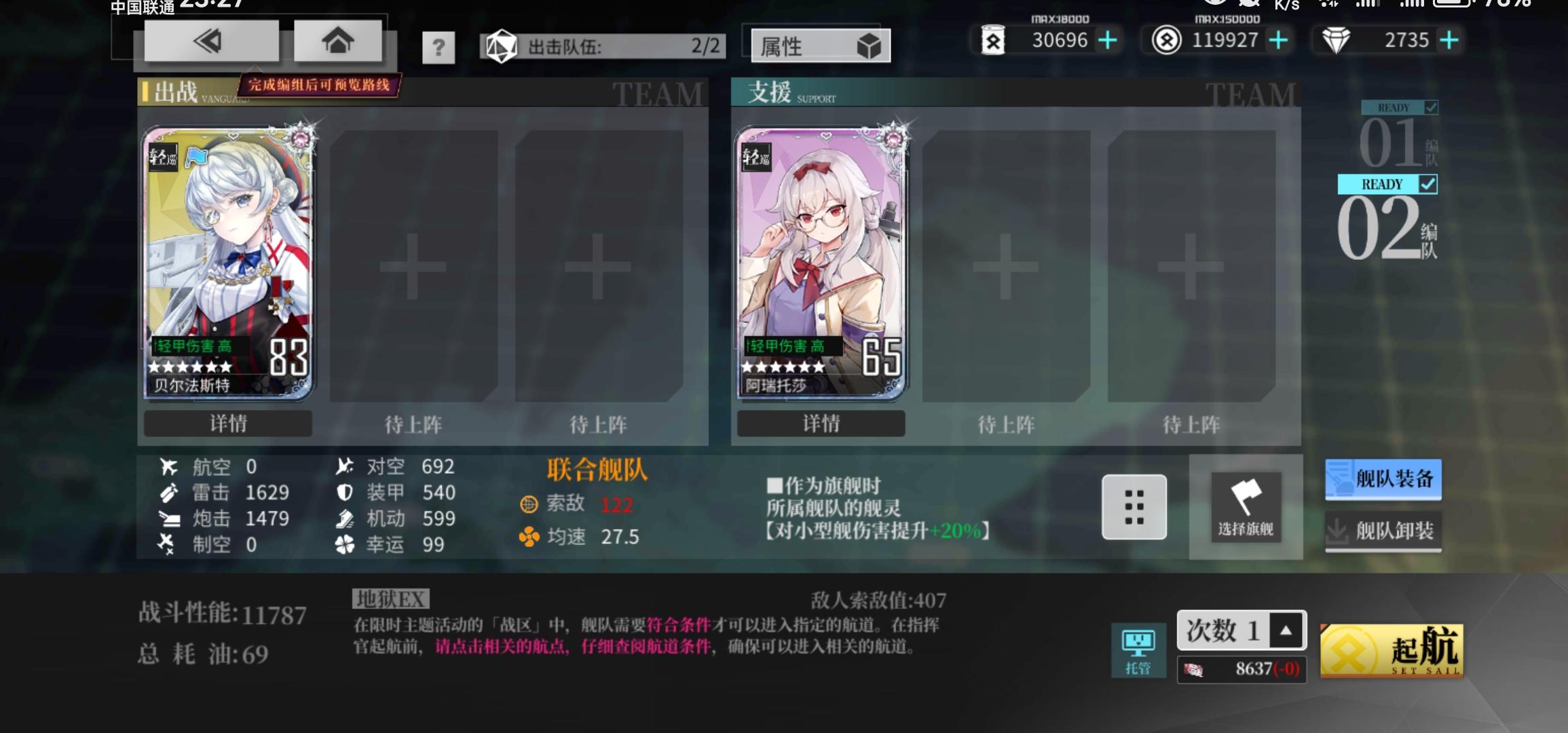Click the grid dice icon near 联合舰队 stats
This screenshot has height=733, width=1568.
coord(1134,508)
